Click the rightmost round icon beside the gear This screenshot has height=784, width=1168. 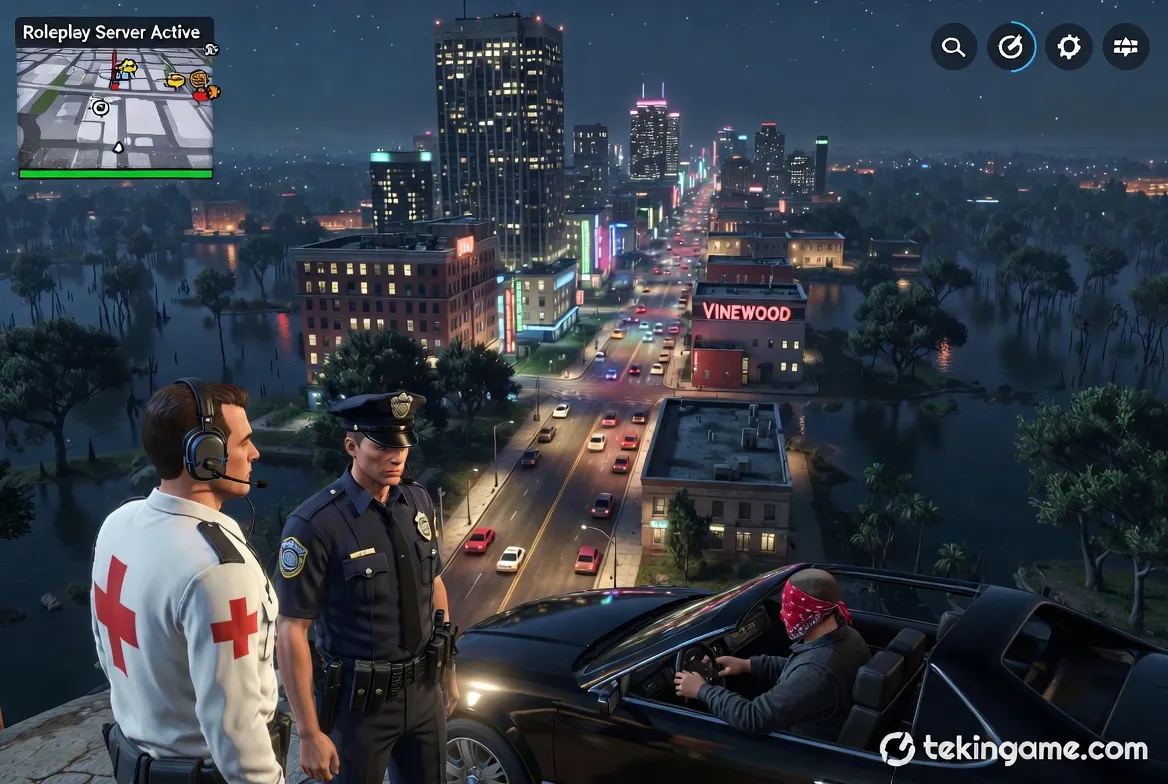[x=1125, y=47]
